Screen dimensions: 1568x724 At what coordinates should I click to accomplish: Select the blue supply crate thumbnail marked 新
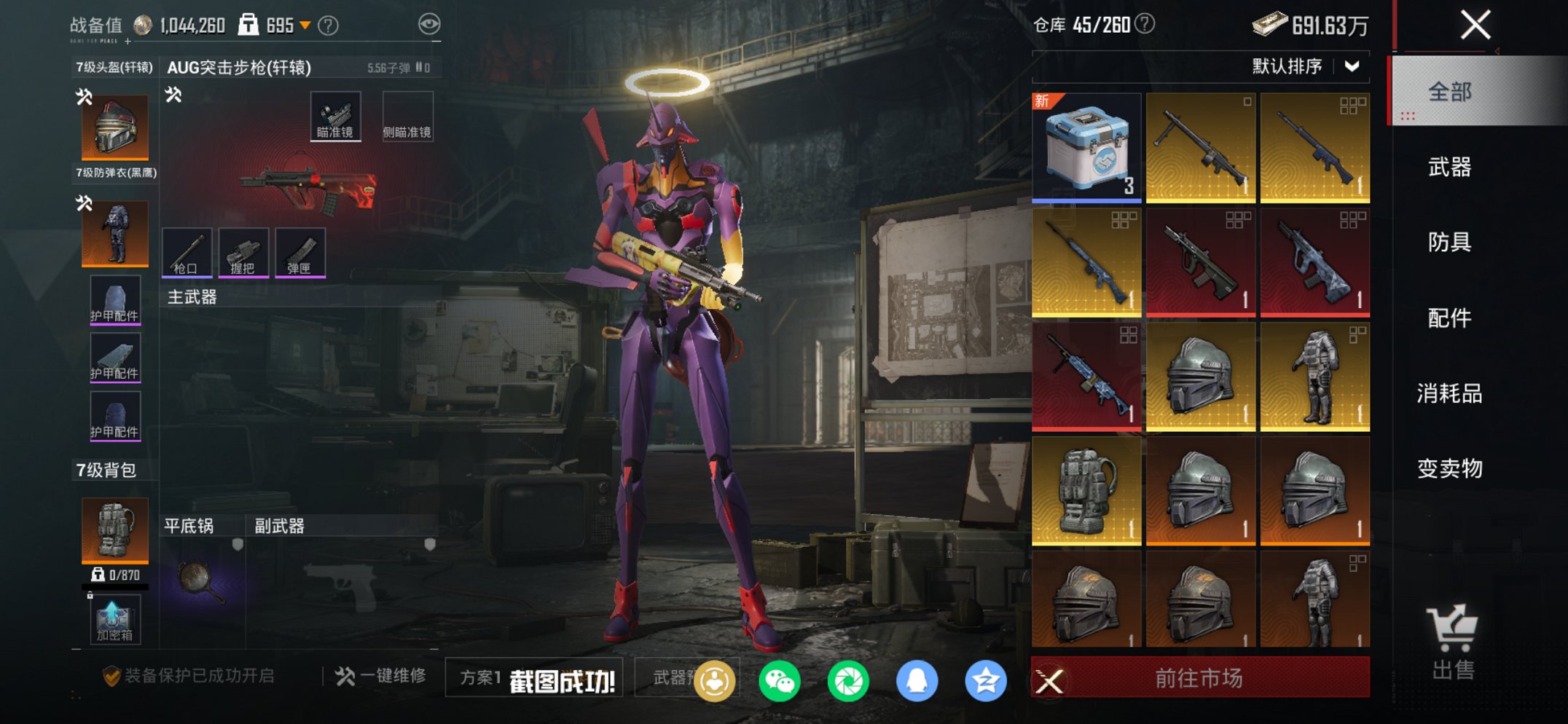pyautogui.click(x=1086, y=145)
